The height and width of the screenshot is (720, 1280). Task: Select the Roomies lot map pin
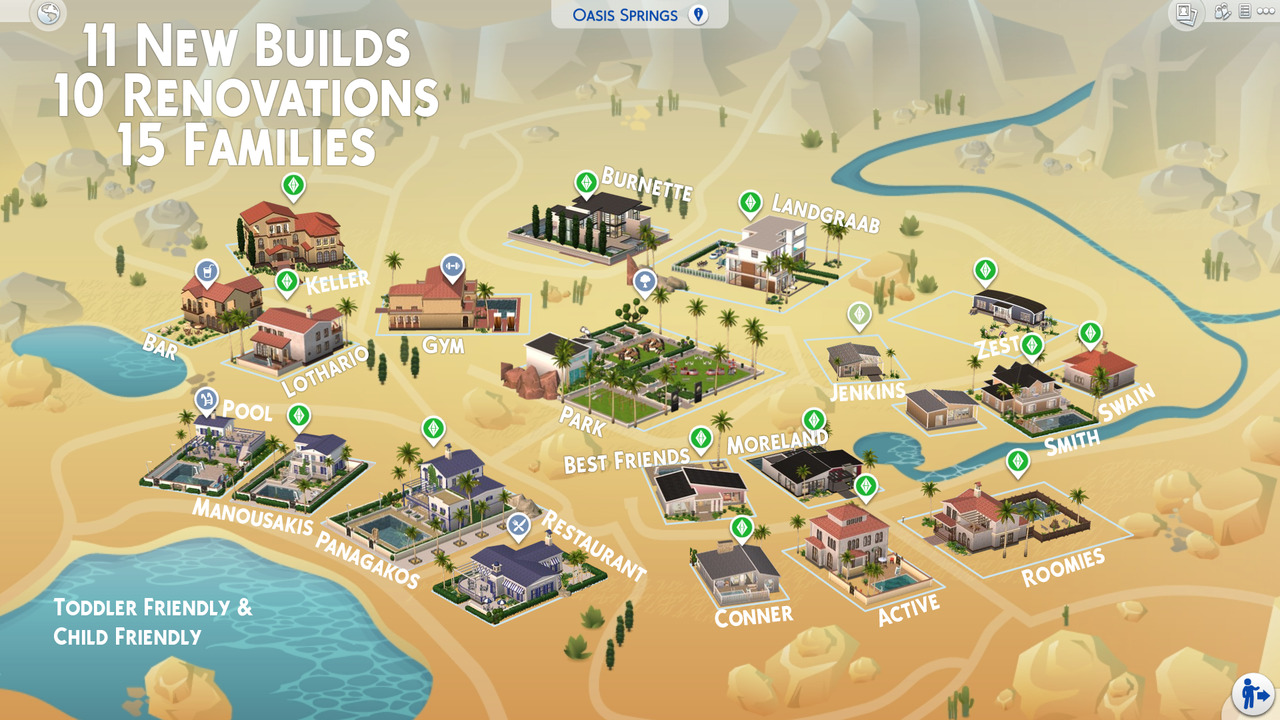click(1018, 462)
